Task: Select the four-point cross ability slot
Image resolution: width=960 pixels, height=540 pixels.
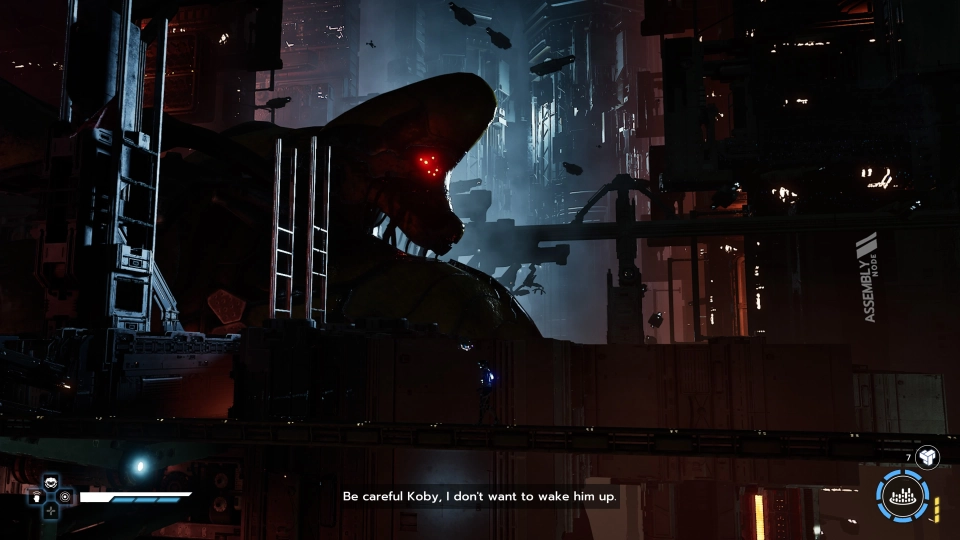Action: tap(51, 509)
